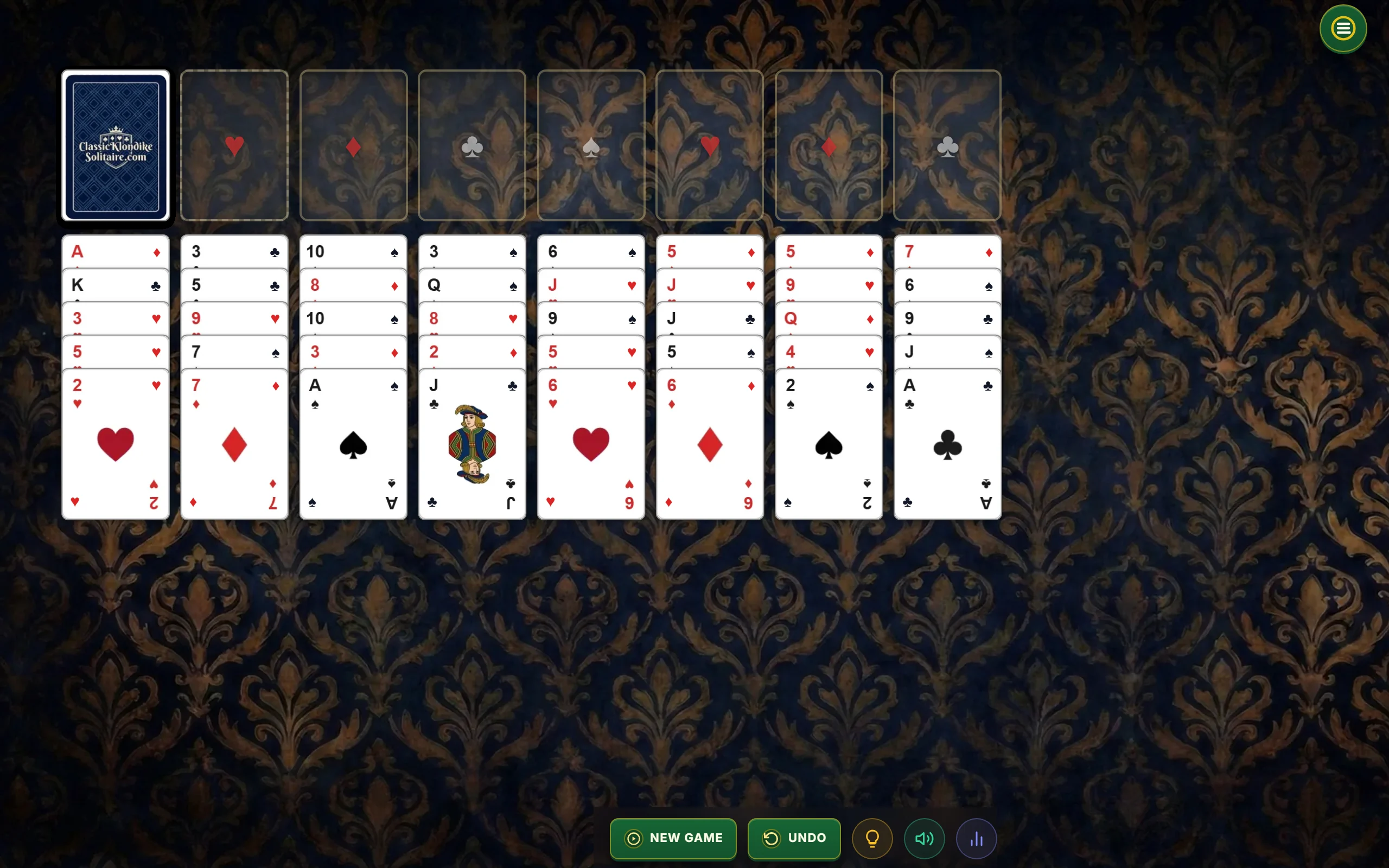View statistics via the bar chart icon
The height and width of the screenshot is (868, 1389).
pos(977,838)
